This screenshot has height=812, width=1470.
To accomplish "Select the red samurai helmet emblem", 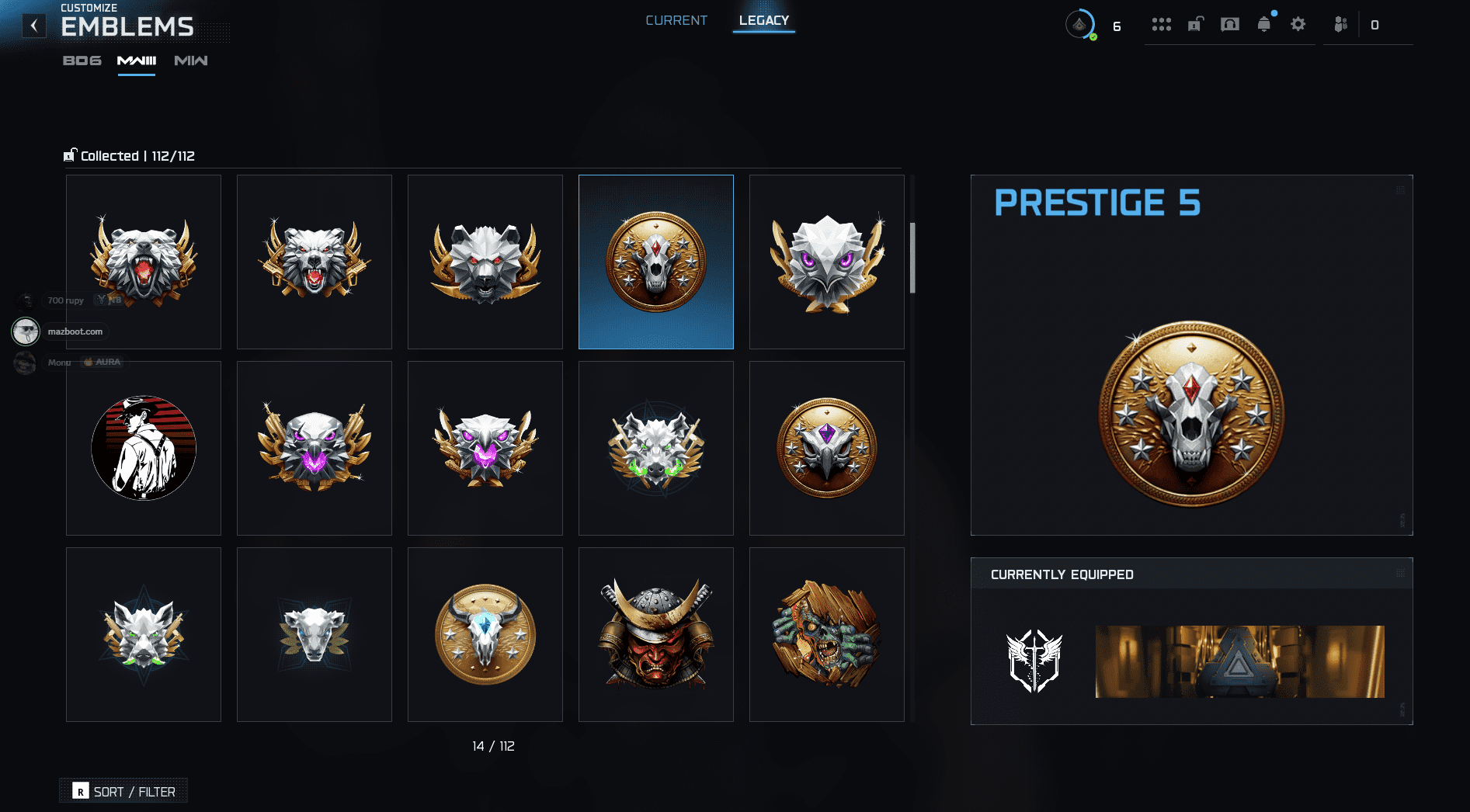I will 655,633.
